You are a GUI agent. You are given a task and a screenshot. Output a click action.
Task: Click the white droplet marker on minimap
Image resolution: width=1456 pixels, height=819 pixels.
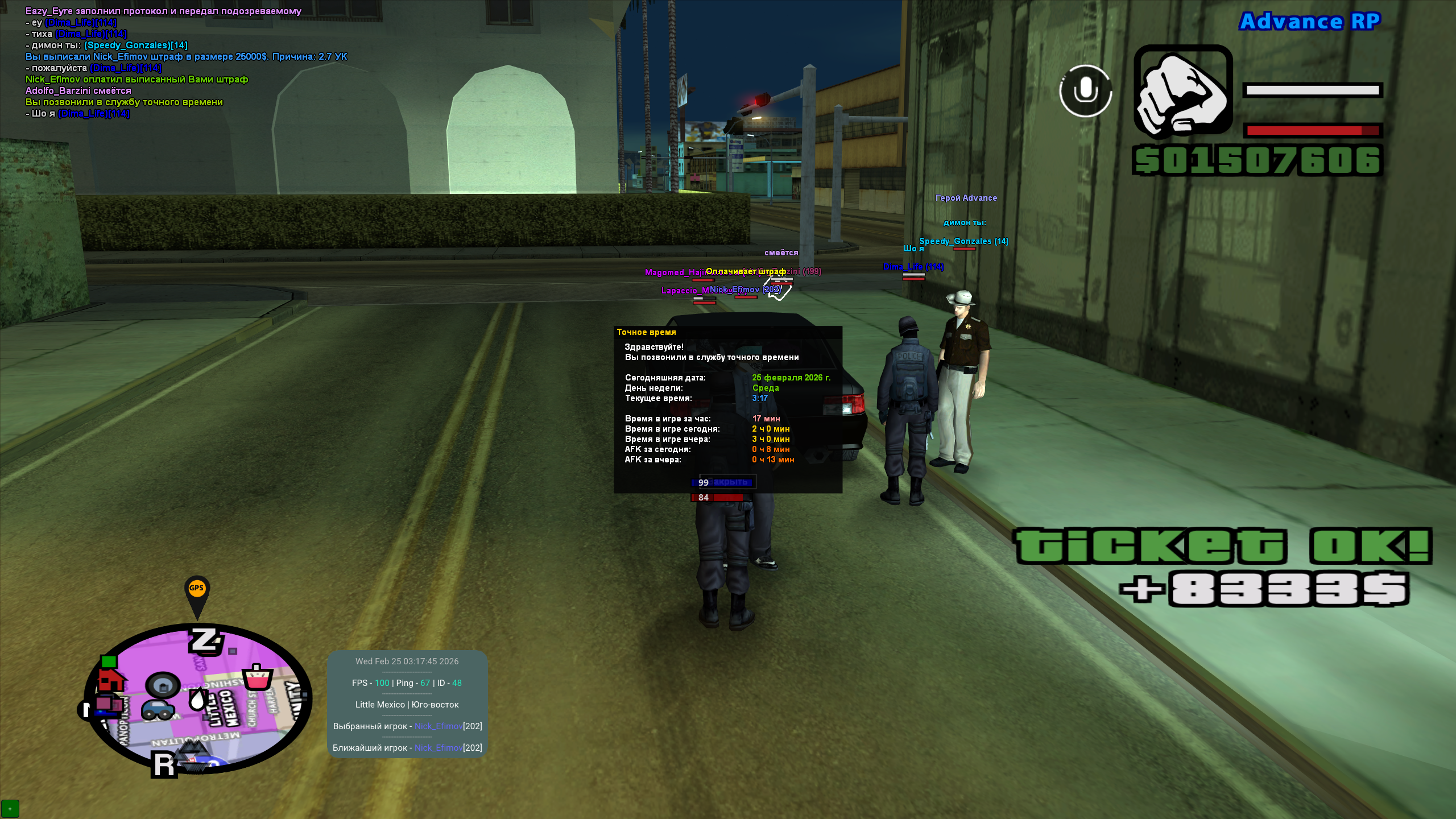tap(197, 699)
